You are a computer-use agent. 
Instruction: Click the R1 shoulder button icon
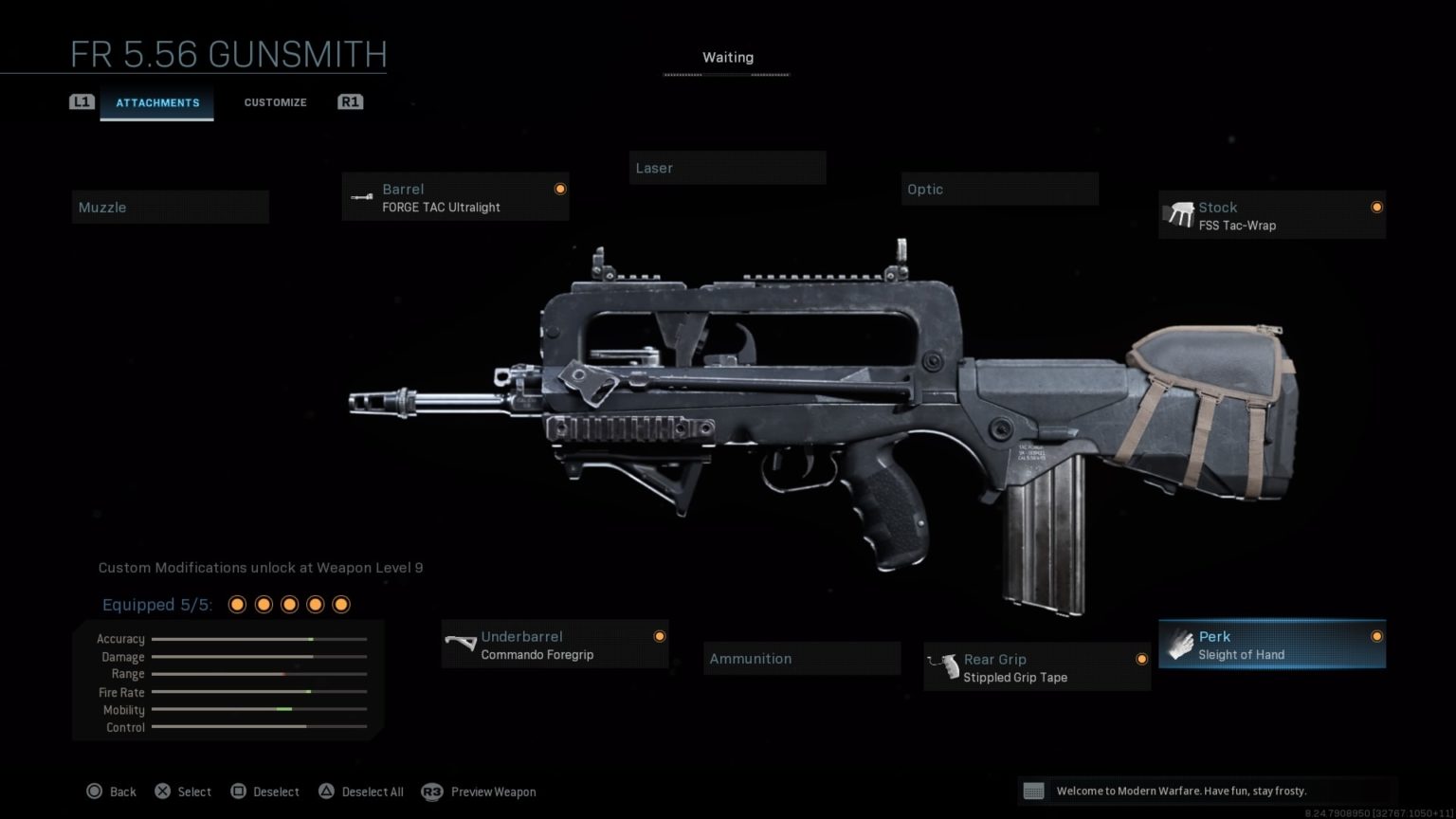coord(350,101)
